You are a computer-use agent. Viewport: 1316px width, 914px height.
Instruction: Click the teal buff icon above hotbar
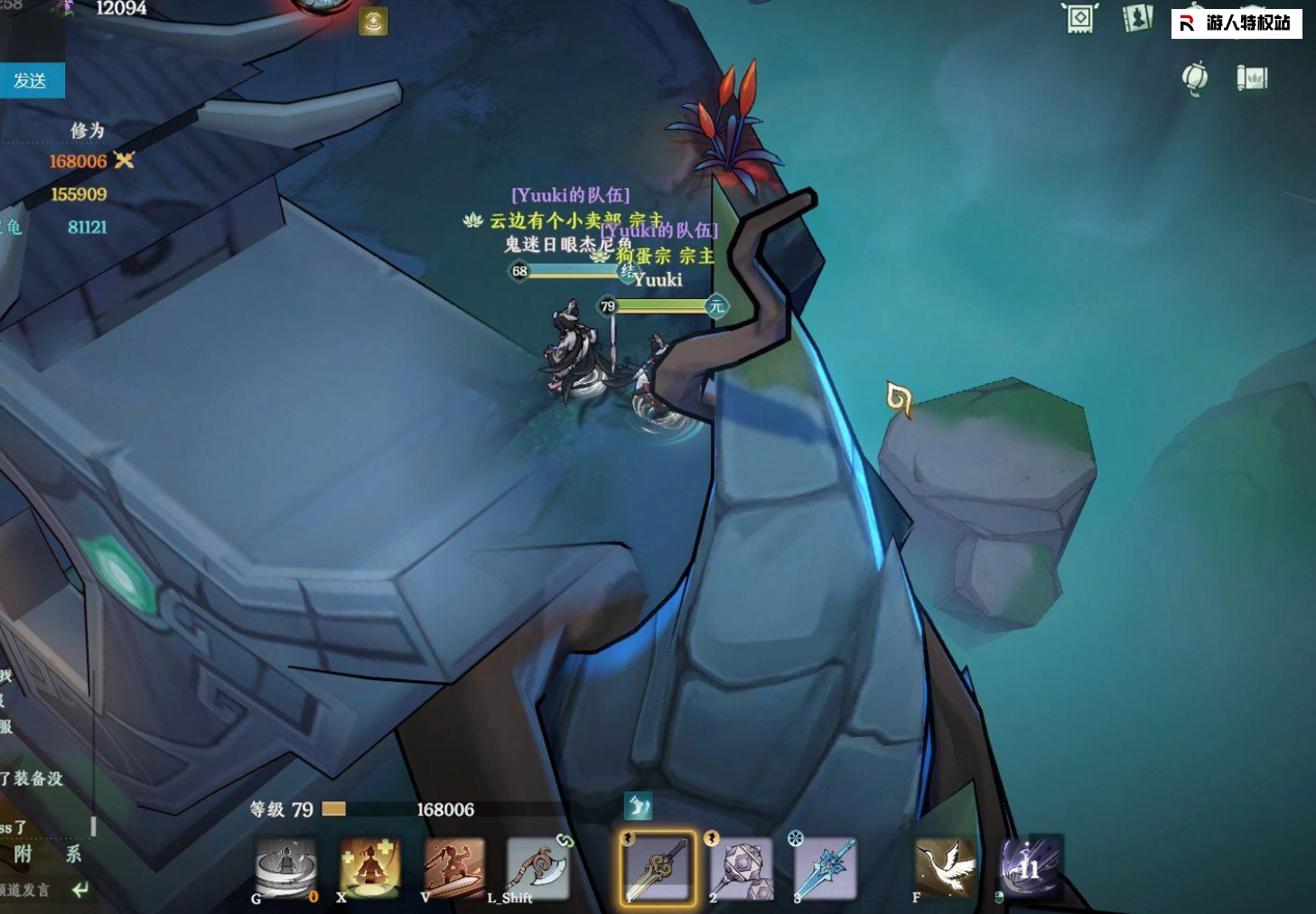click(x=638, y=806)
